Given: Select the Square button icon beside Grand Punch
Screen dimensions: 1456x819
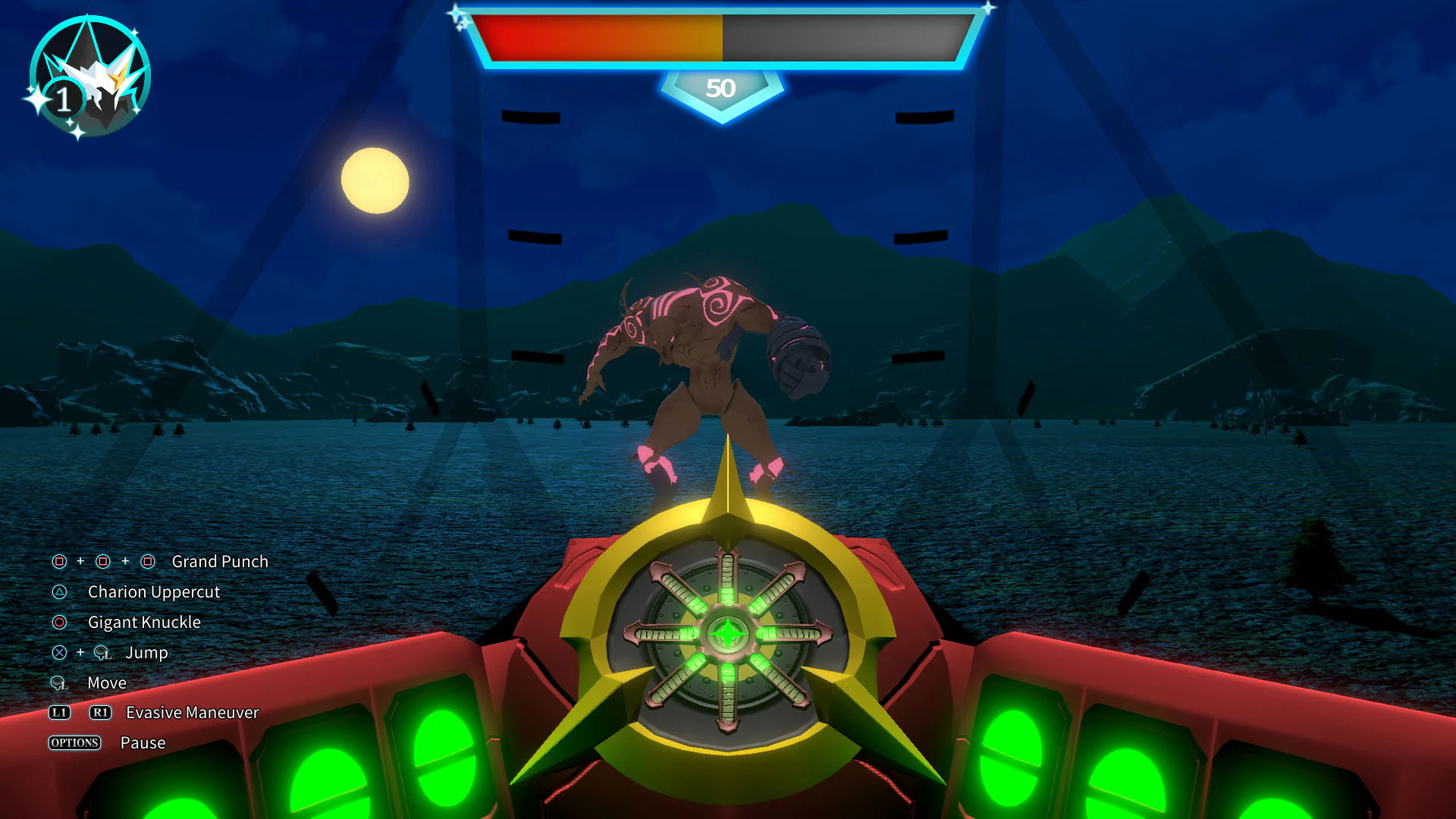Looking at the screenshot, I should (x=58, y=562).
